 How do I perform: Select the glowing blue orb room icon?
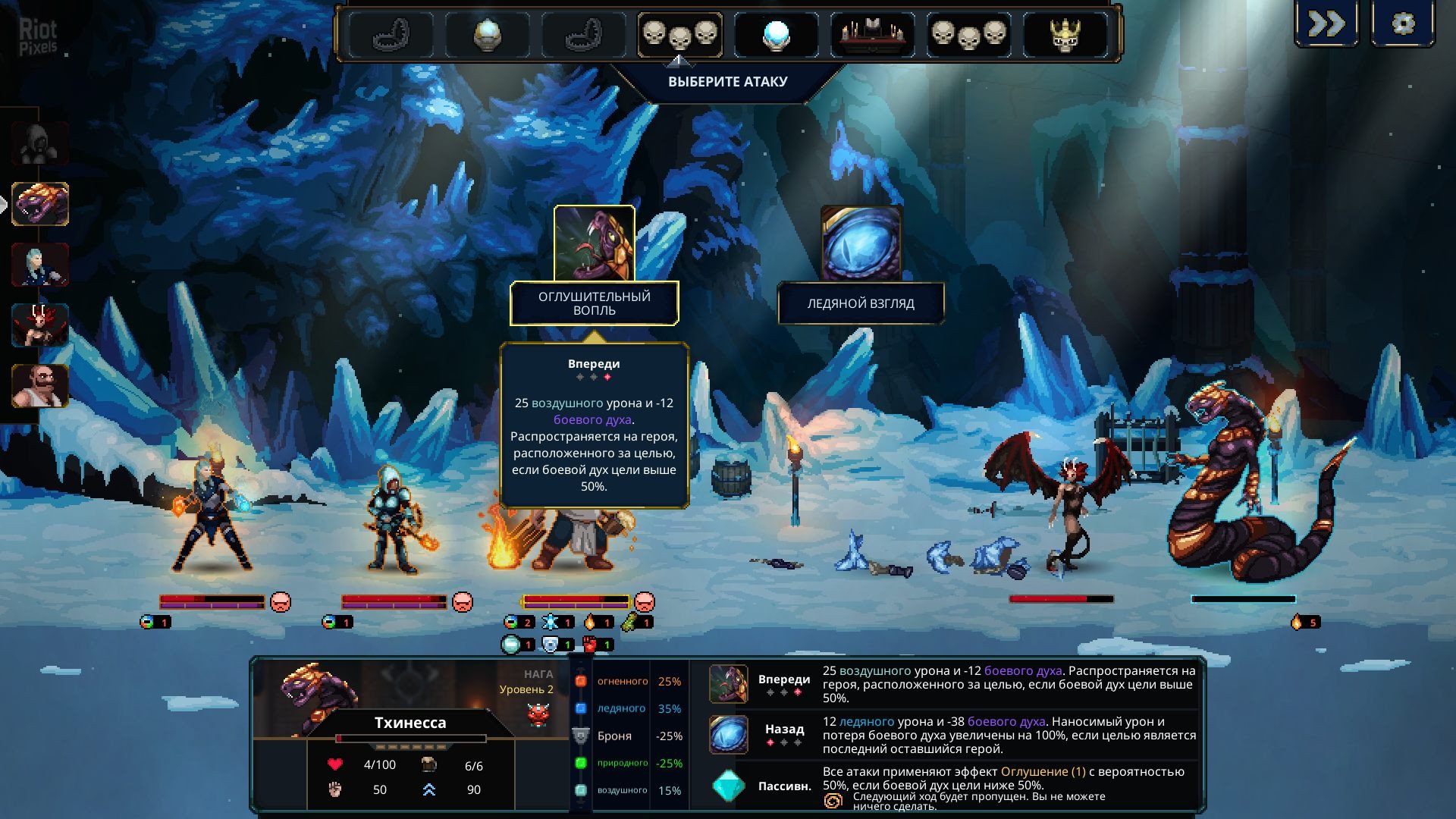pos(776,35)
